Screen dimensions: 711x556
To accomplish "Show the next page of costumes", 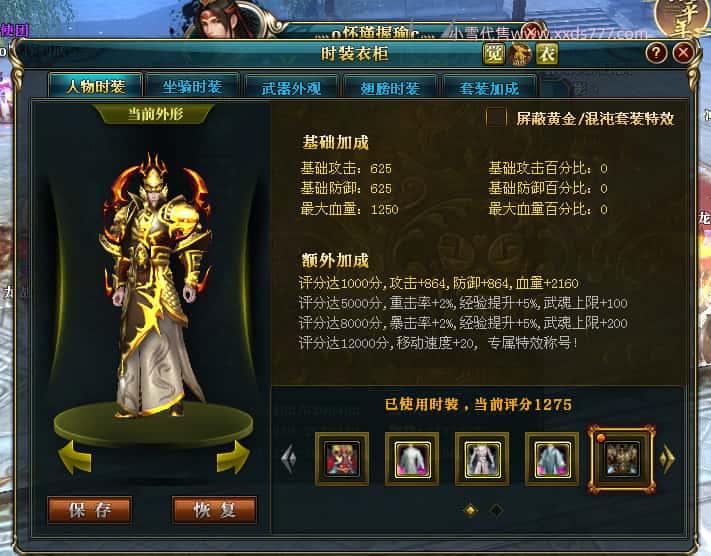I will [667, 459].
